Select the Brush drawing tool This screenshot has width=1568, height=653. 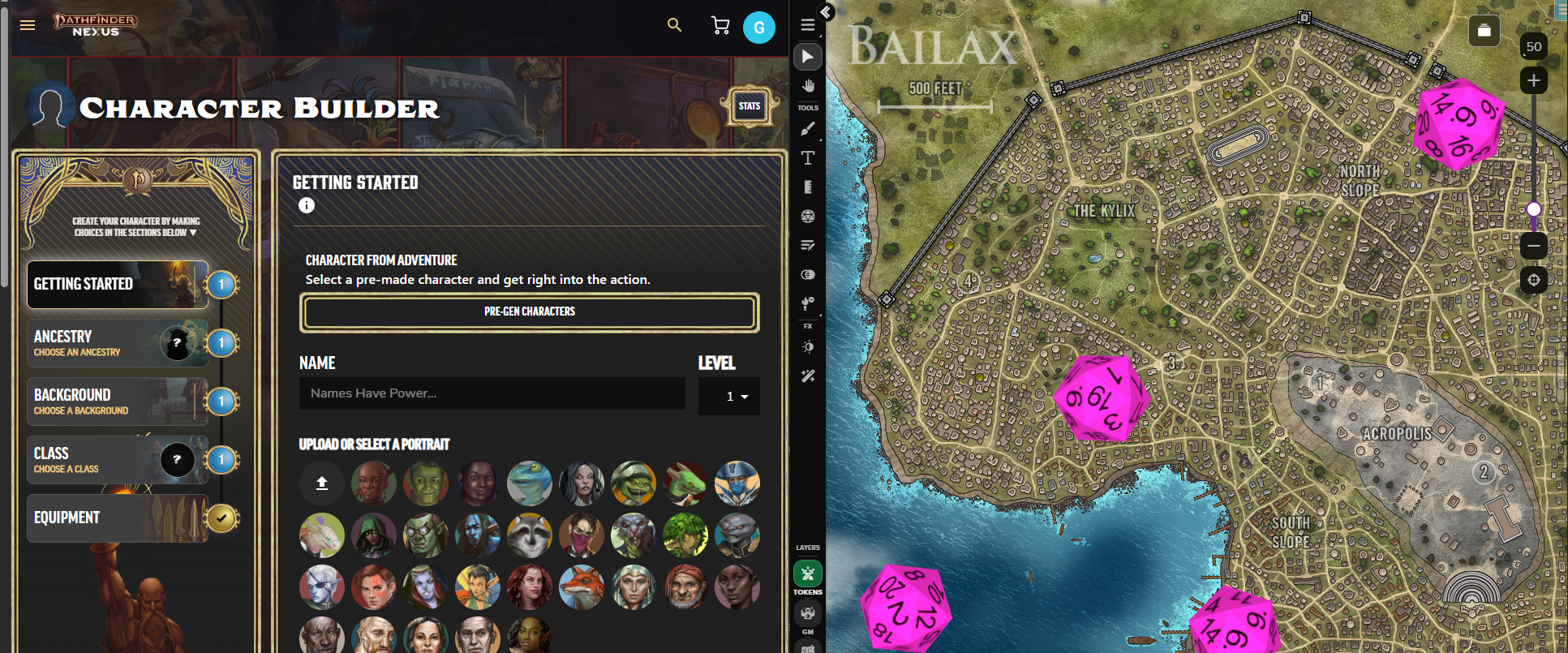pos(807,128)
